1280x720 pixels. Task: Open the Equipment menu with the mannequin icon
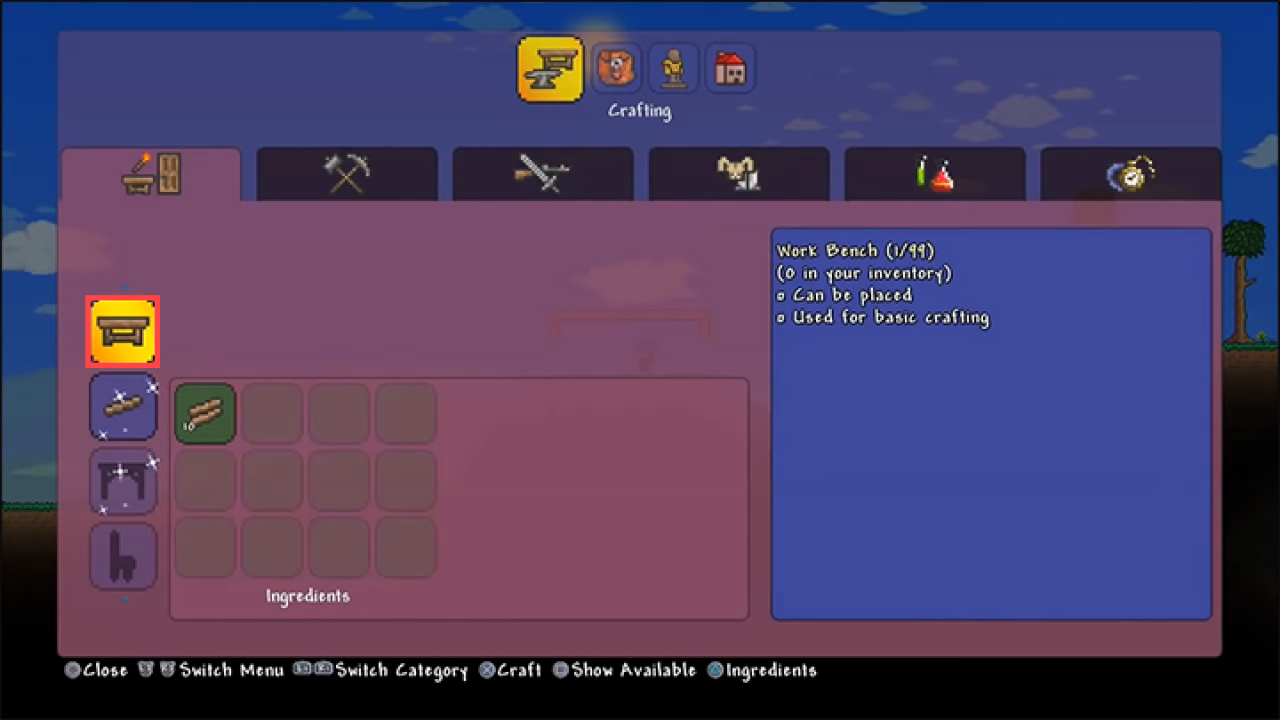click(673, 67)
